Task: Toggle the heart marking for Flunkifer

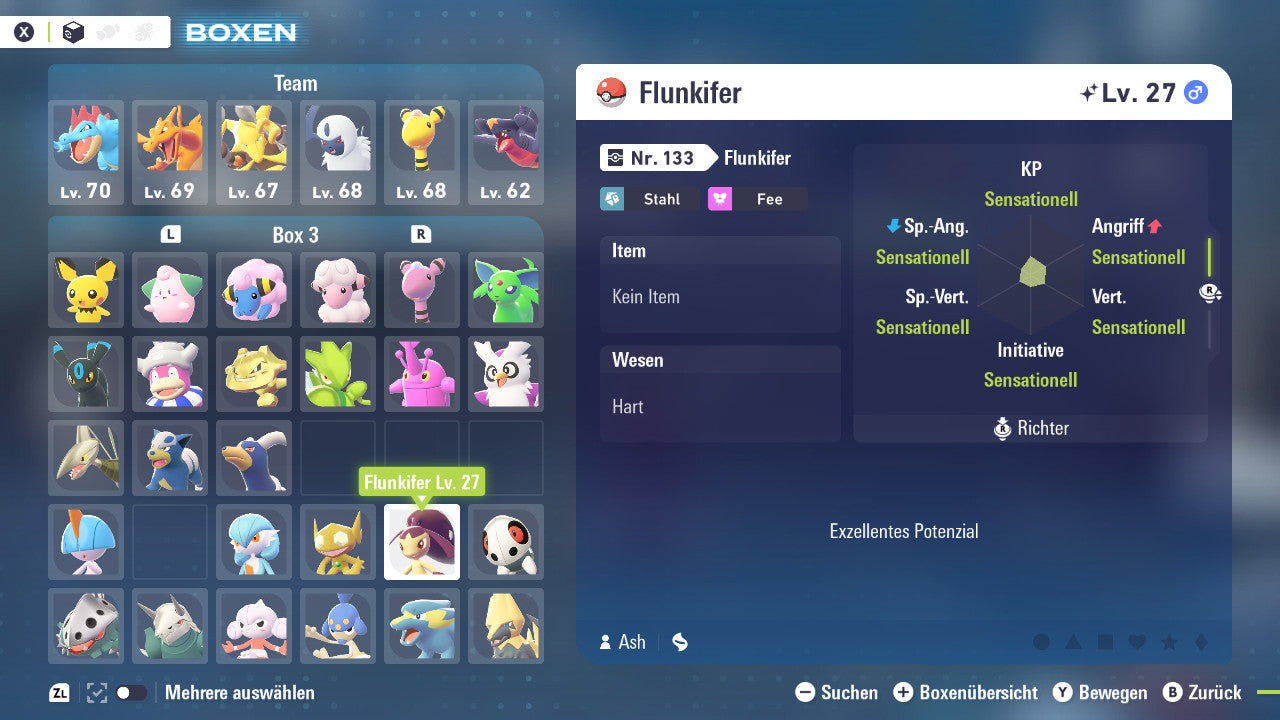Action: 1136,643
